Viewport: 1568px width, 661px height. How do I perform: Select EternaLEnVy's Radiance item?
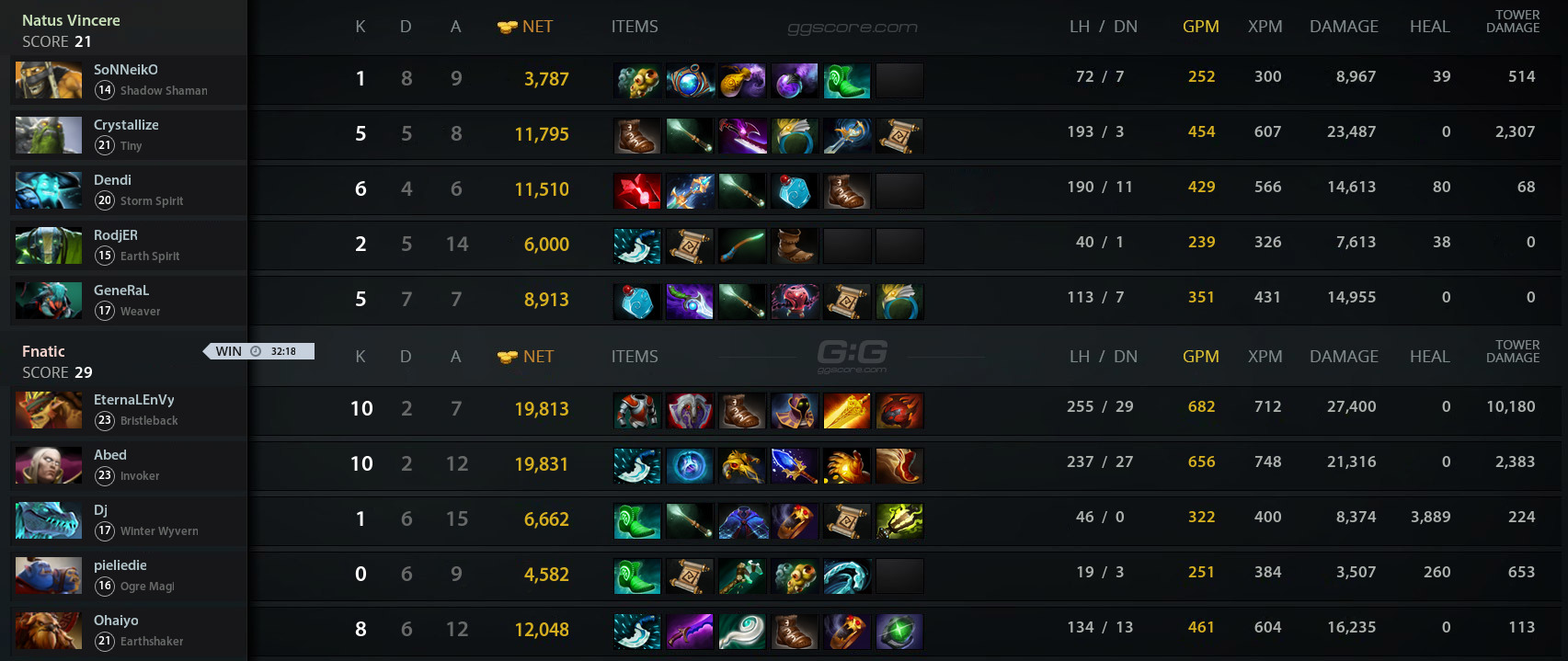pos(847,411)
